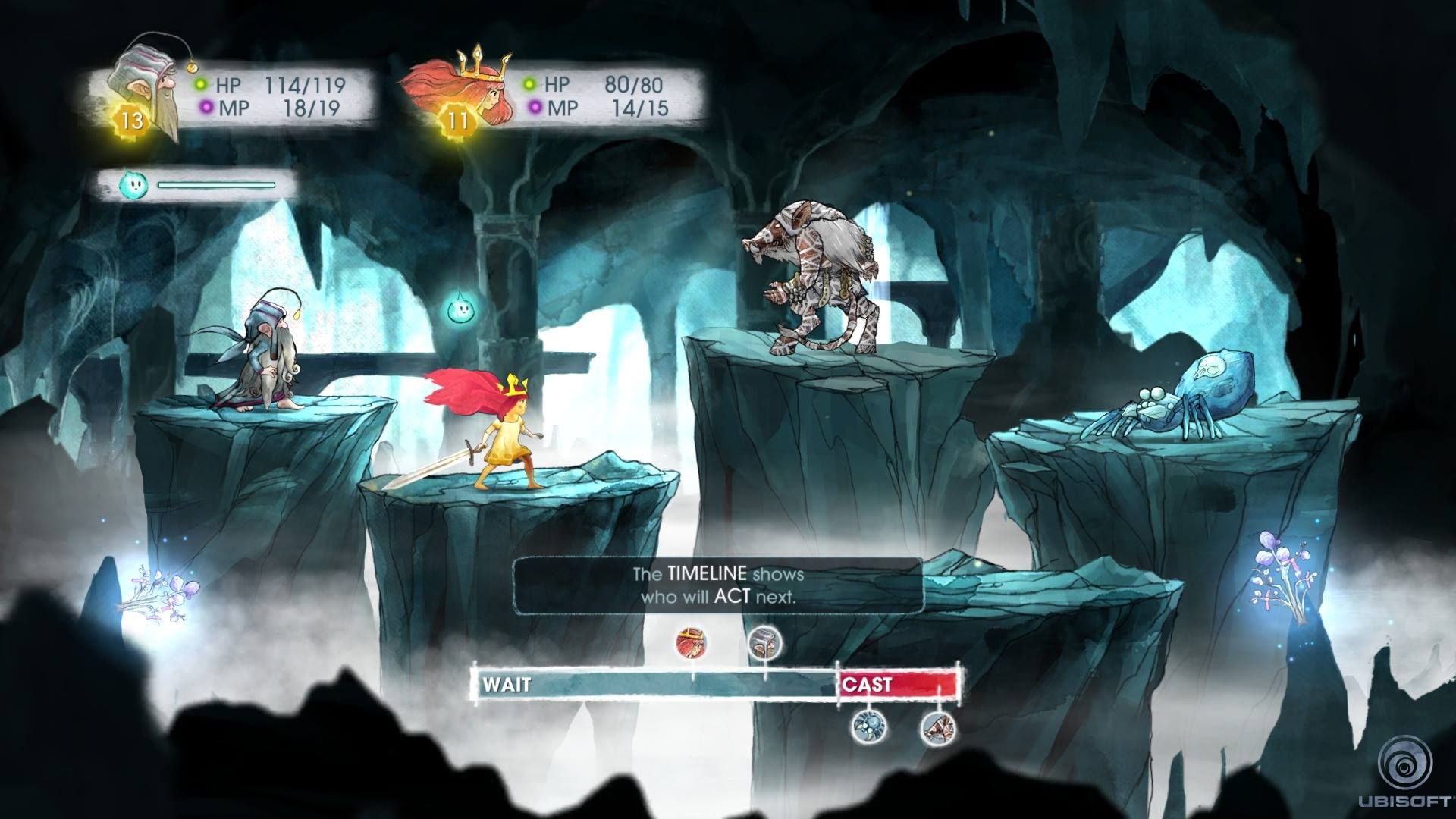
Task: Select the bandaged beast enemy timeline marker
Action: (939, 728)
